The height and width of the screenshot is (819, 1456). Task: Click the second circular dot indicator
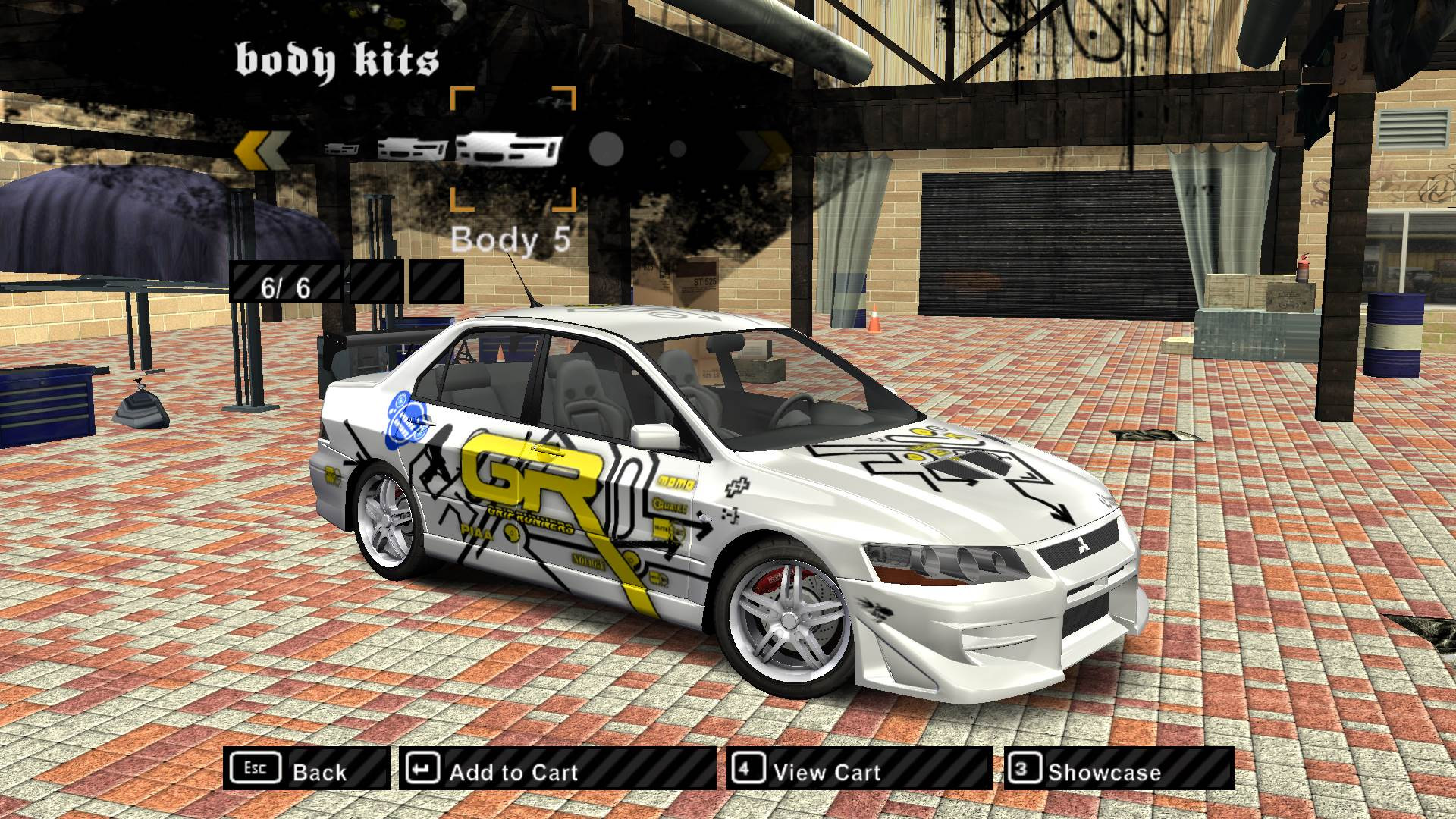tap(677, 149)
